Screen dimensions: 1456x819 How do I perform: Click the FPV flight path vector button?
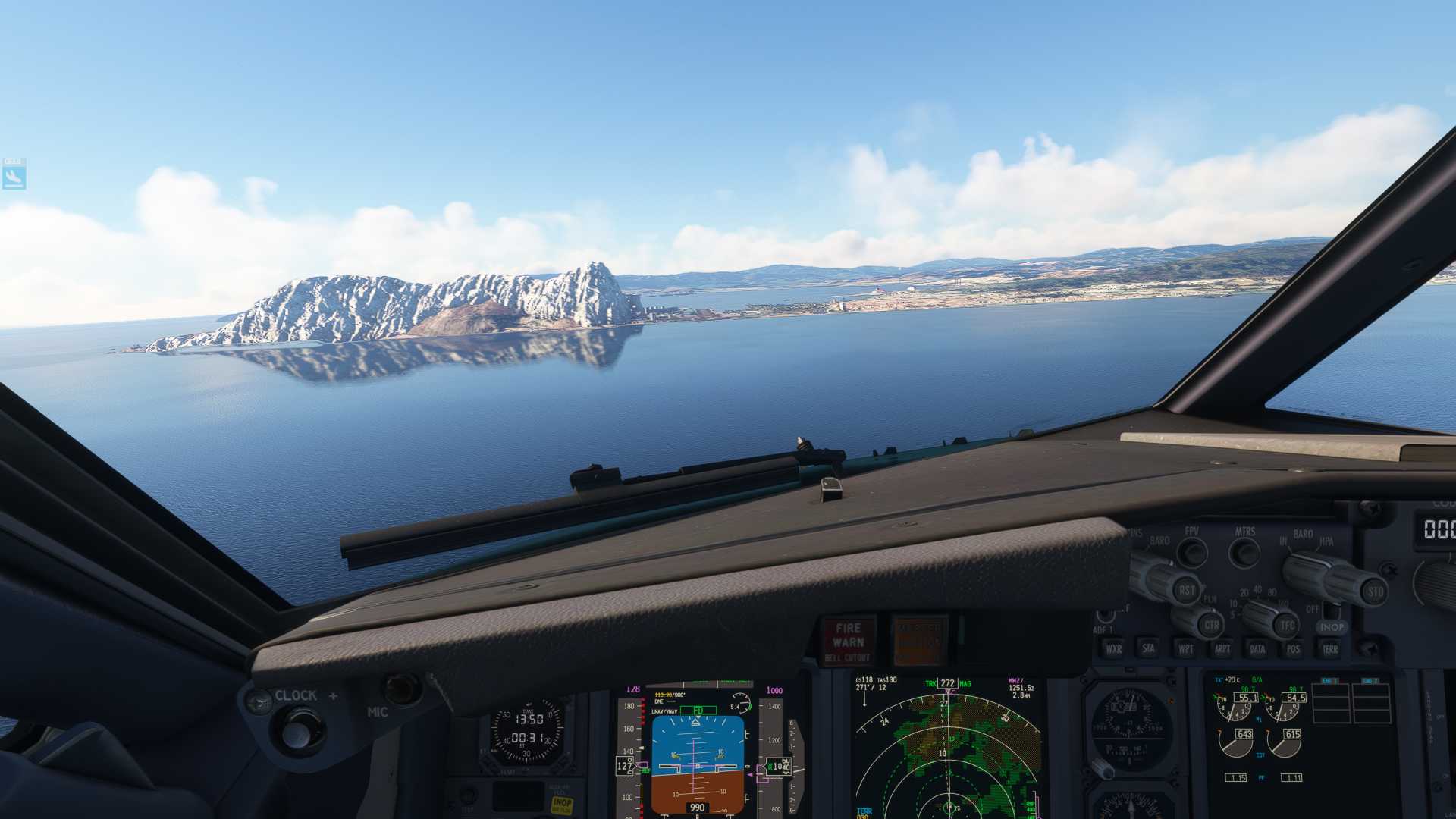[x=1192, y=552]
